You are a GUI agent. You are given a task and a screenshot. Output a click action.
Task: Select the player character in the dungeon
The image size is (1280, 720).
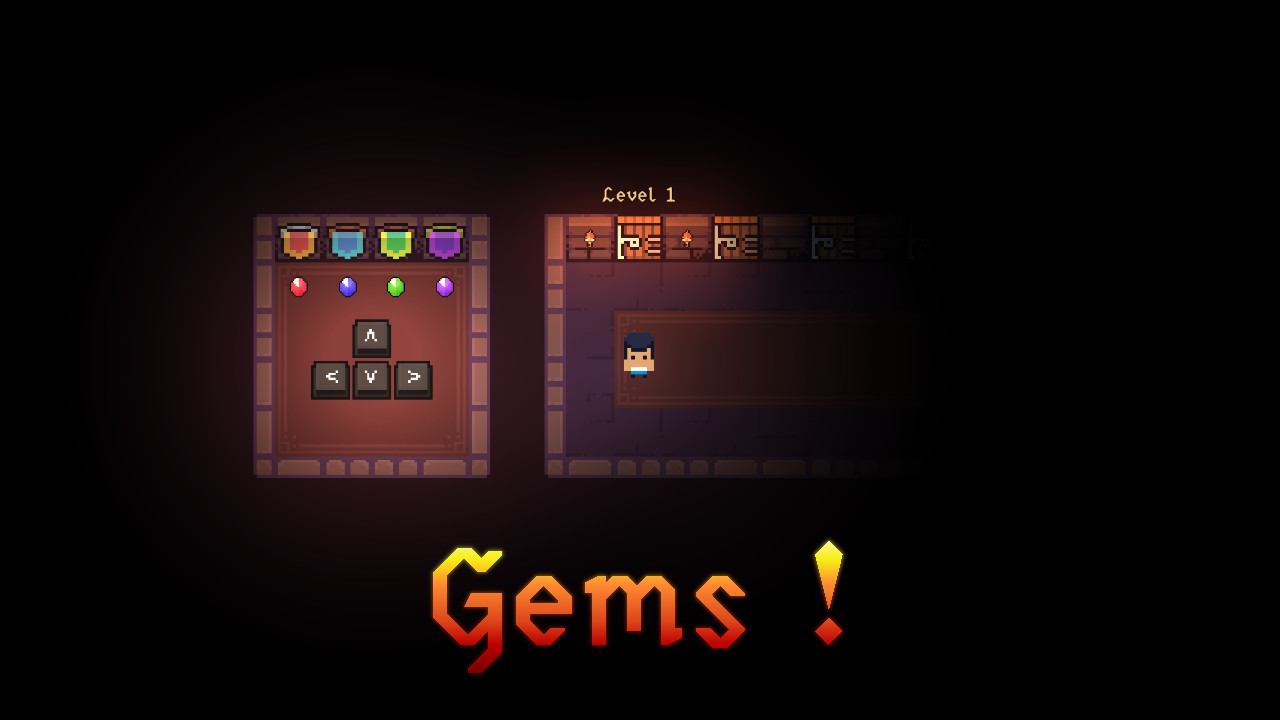click(638, 358)
